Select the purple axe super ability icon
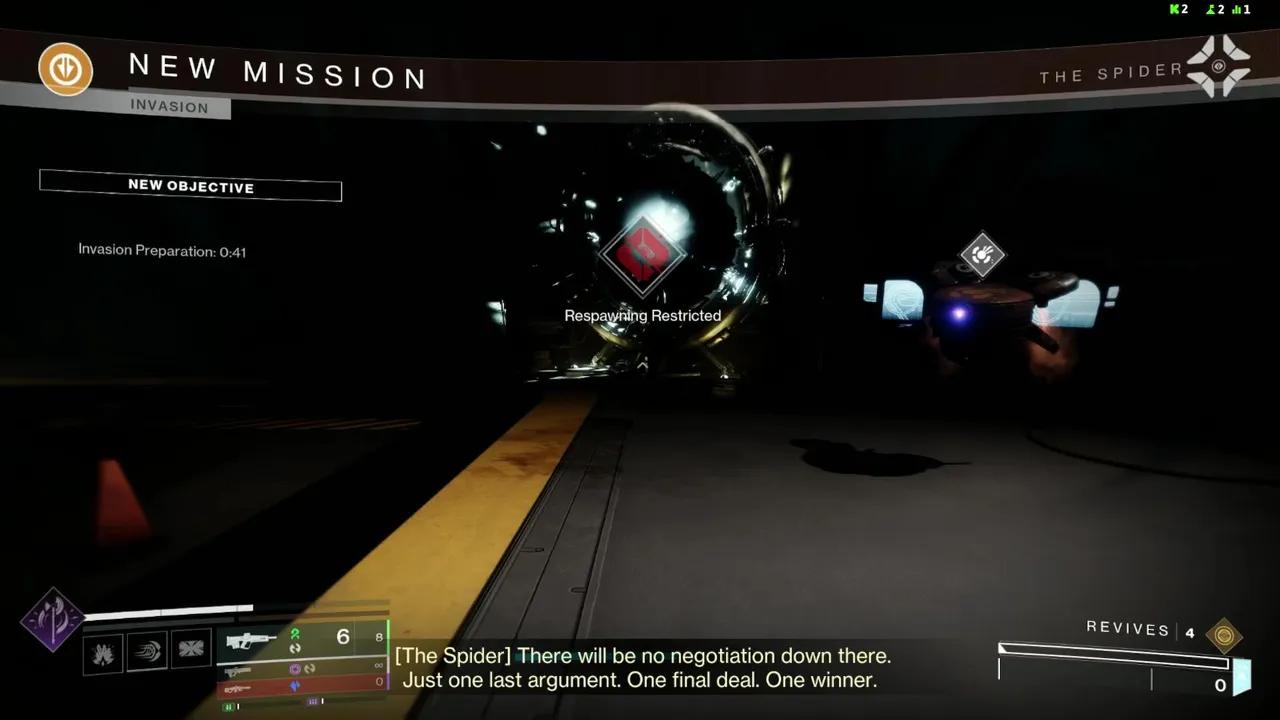This screenshot has height=720, width=1280. click(52, 620)
